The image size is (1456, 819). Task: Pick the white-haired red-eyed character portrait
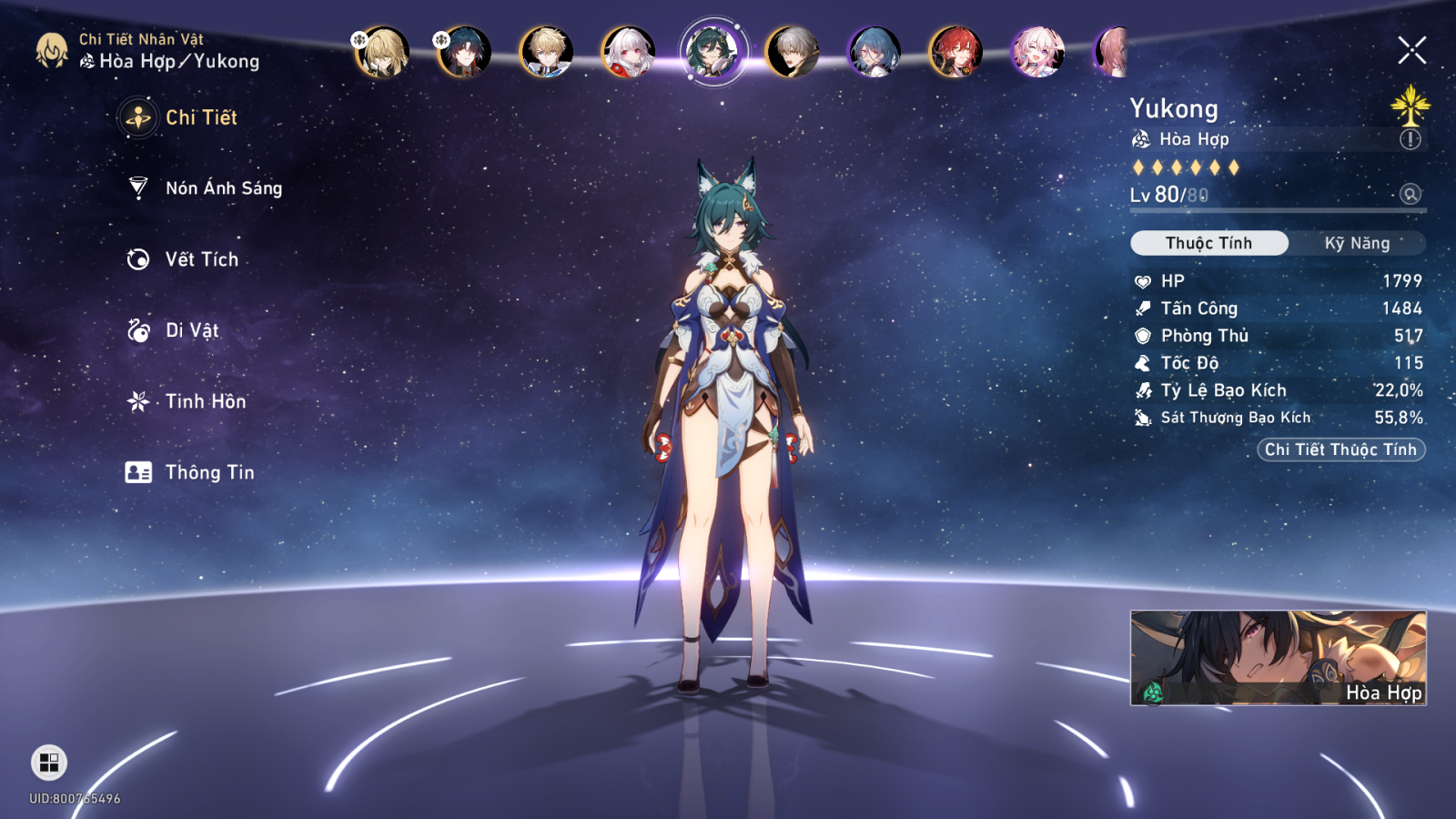coord(628,52)
